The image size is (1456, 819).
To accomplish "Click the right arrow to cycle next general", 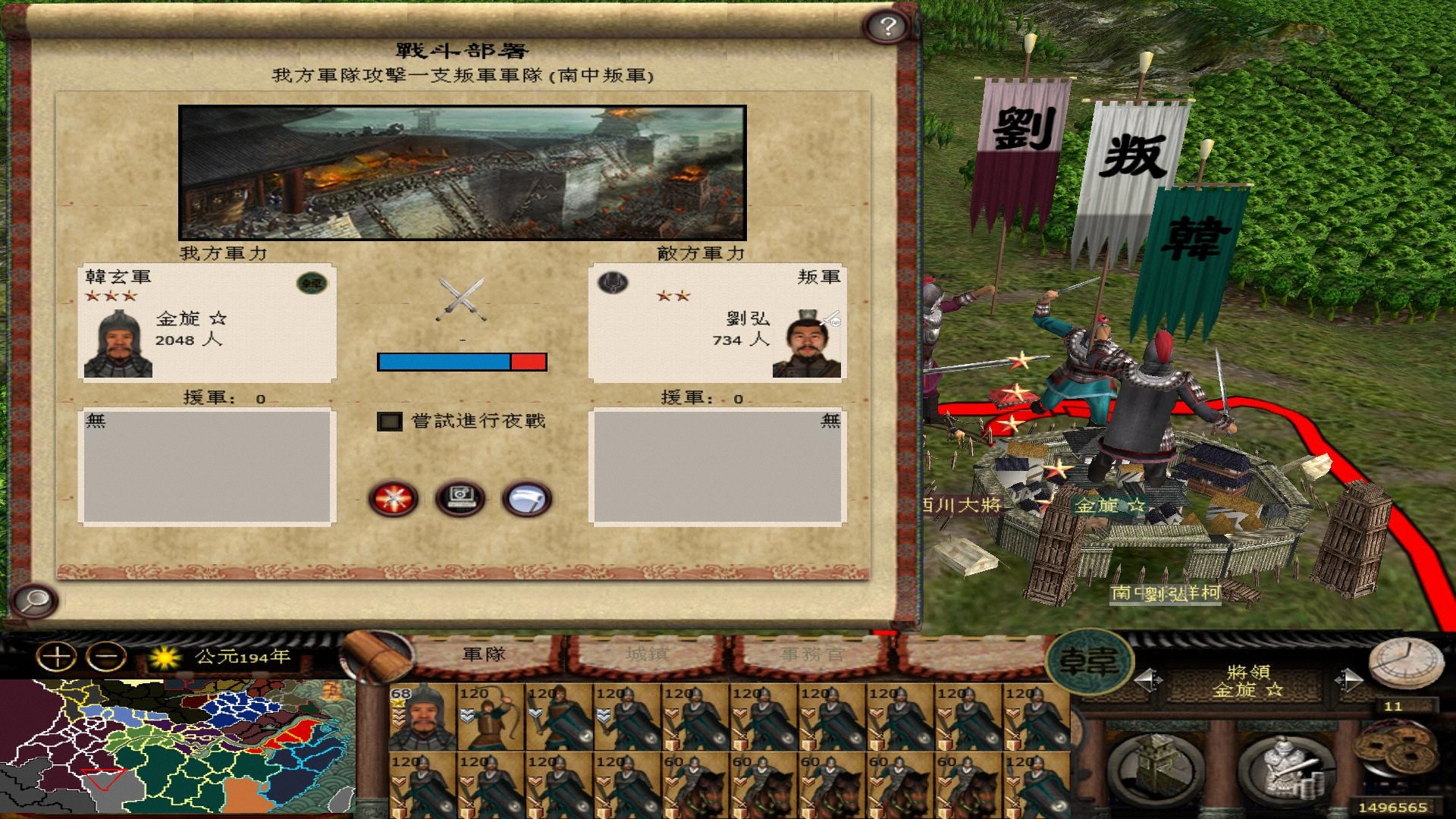I will point(1351,680).
